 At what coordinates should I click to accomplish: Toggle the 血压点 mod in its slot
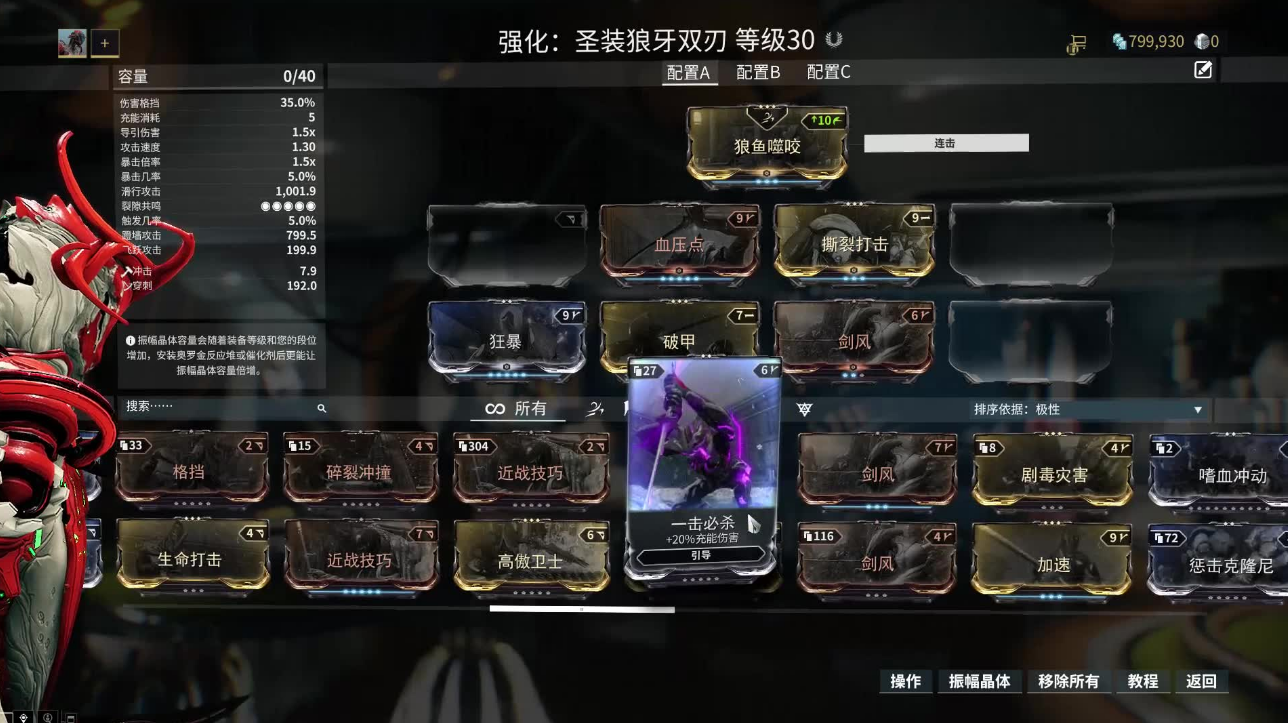point(678,244)
